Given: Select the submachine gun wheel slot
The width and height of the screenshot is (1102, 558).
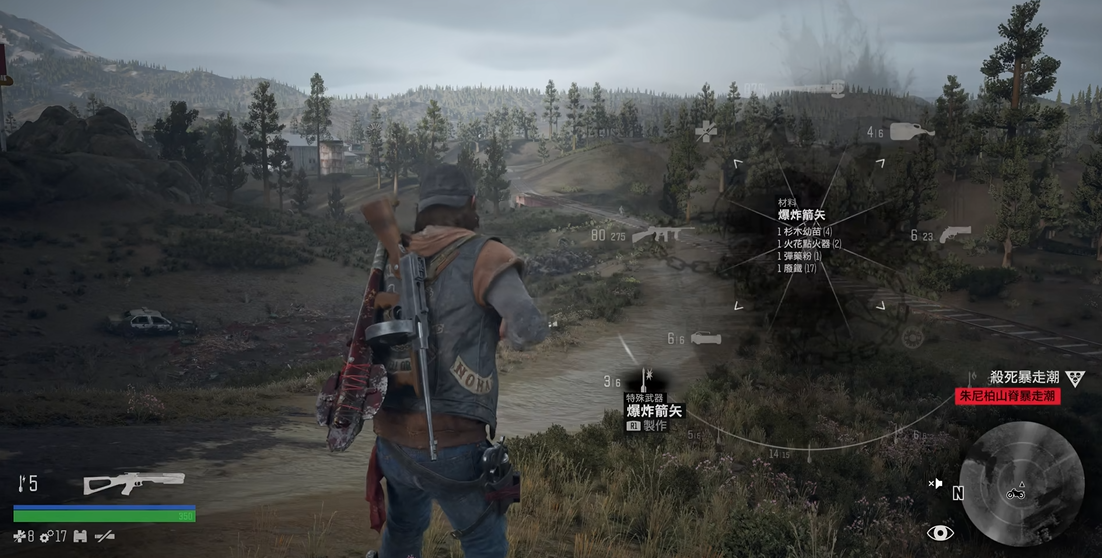Looking at the screenshot, I should coord(655,234).
